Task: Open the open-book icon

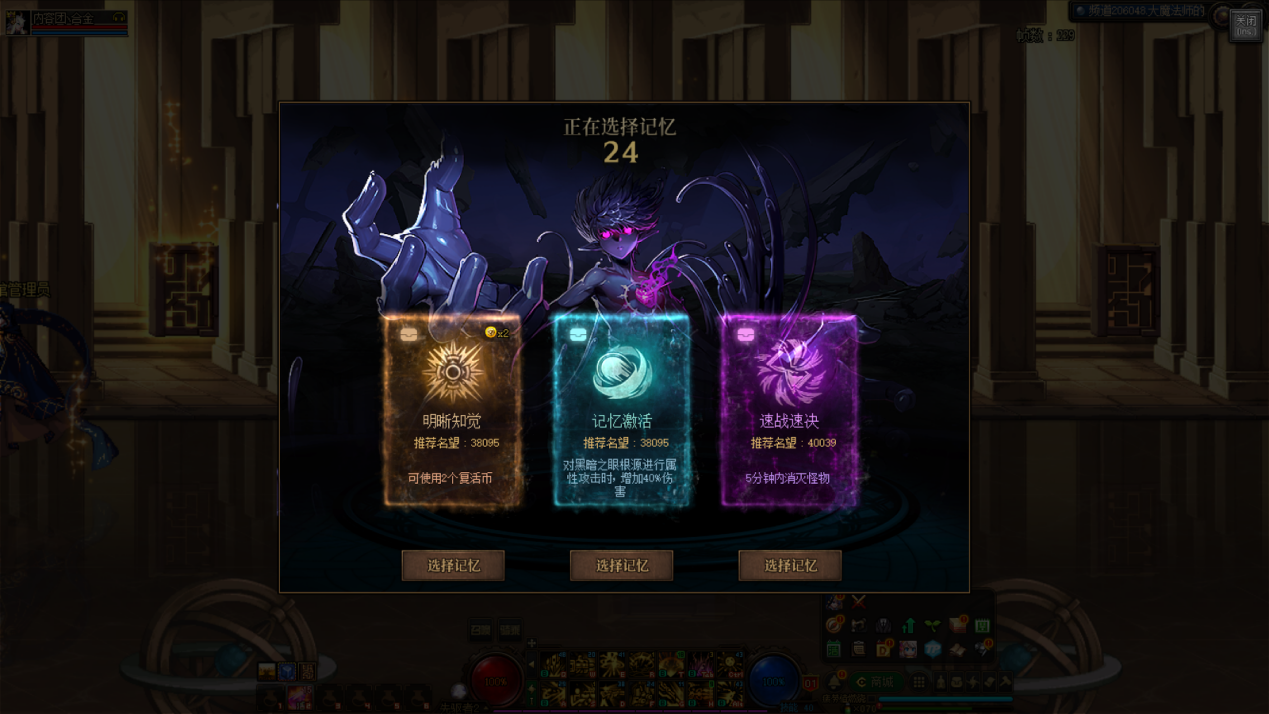Action: coord(957,649)
